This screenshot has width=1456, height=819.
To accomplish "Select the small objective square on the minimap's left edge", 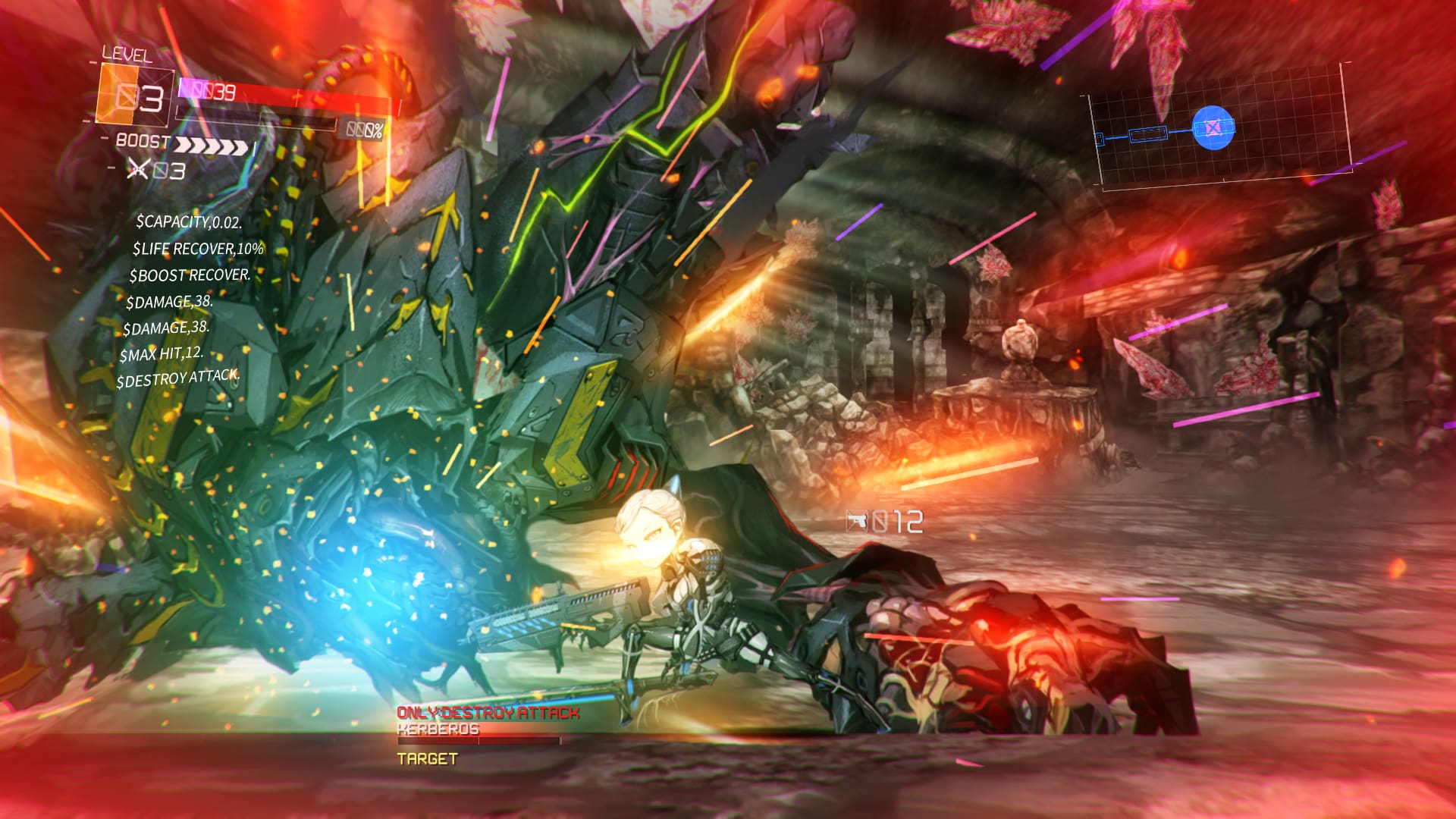I will click(x=1100, y=138).
